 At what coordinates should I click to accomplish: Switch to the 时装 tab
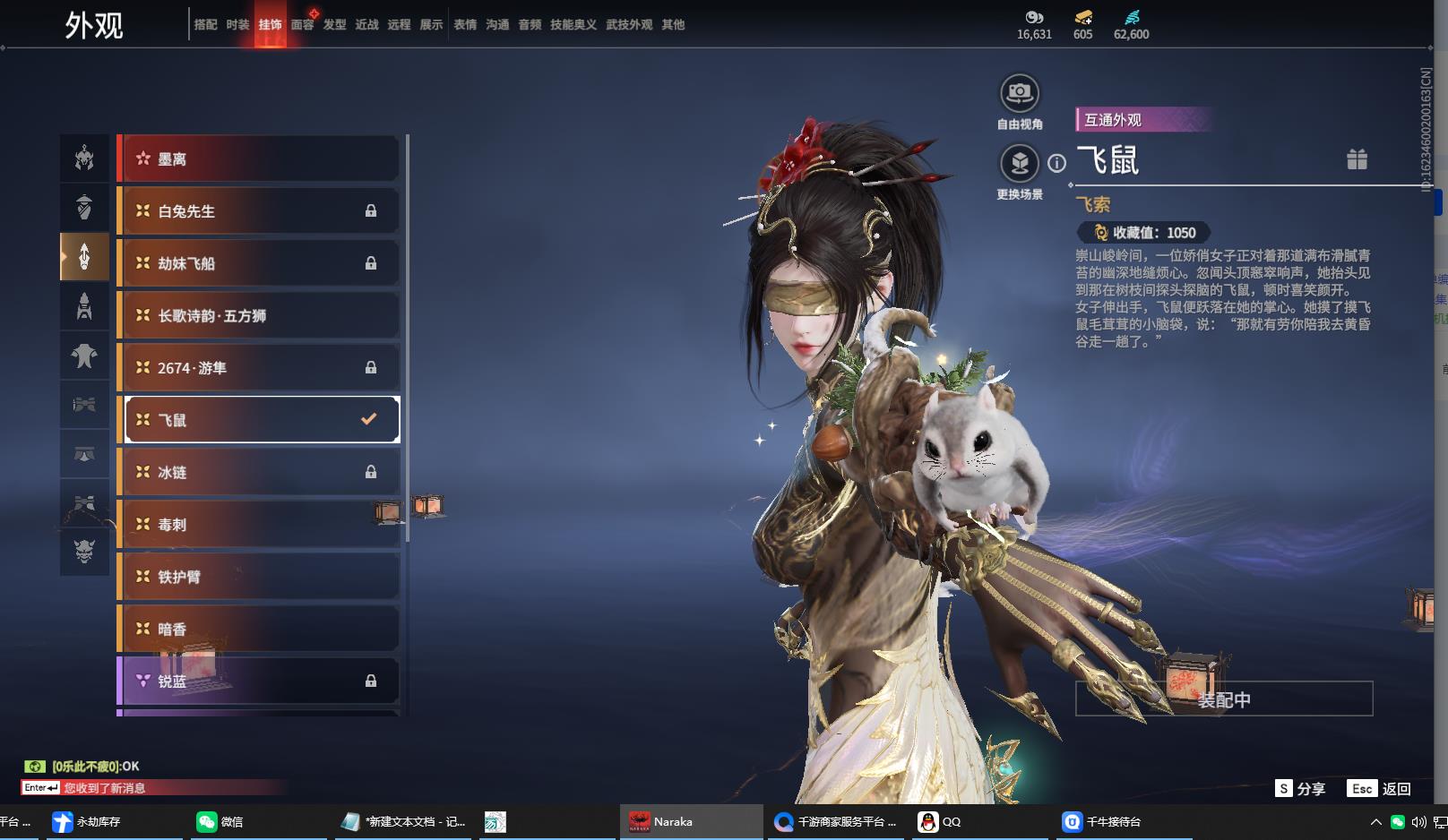237,25
